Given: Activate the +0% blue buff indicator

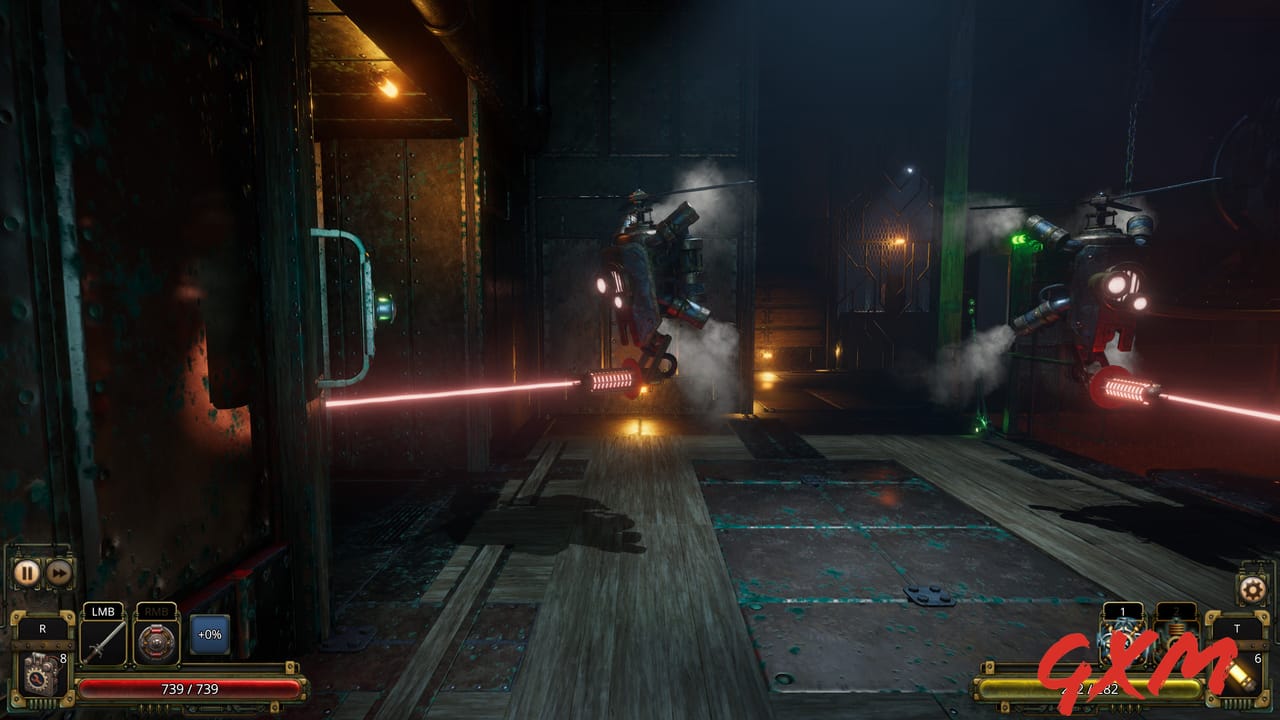Looking at the screenshot, I should pyautogui.click(x=210, y=634).
